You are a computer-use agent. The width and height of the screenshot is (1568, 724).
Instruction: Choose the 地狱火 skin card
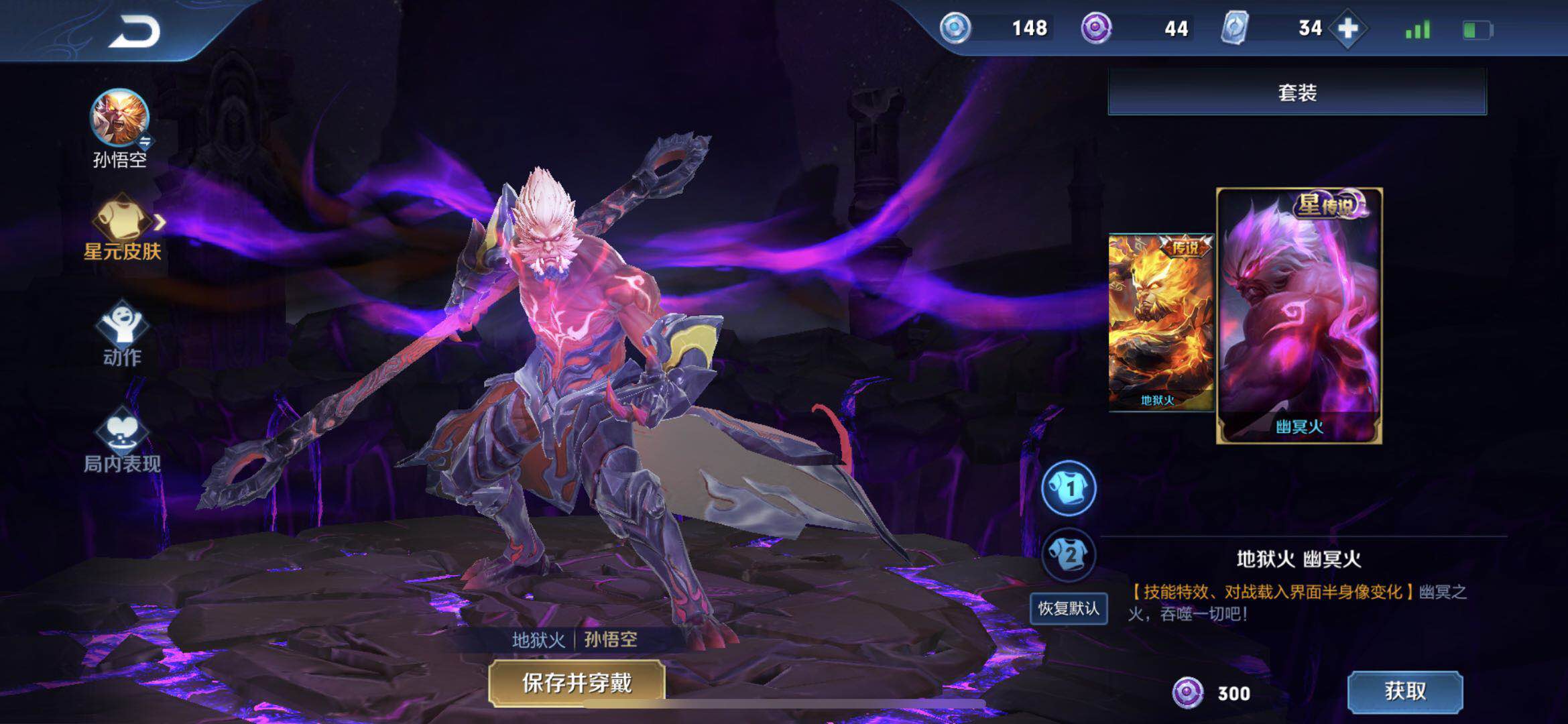tap(1160, 322)
